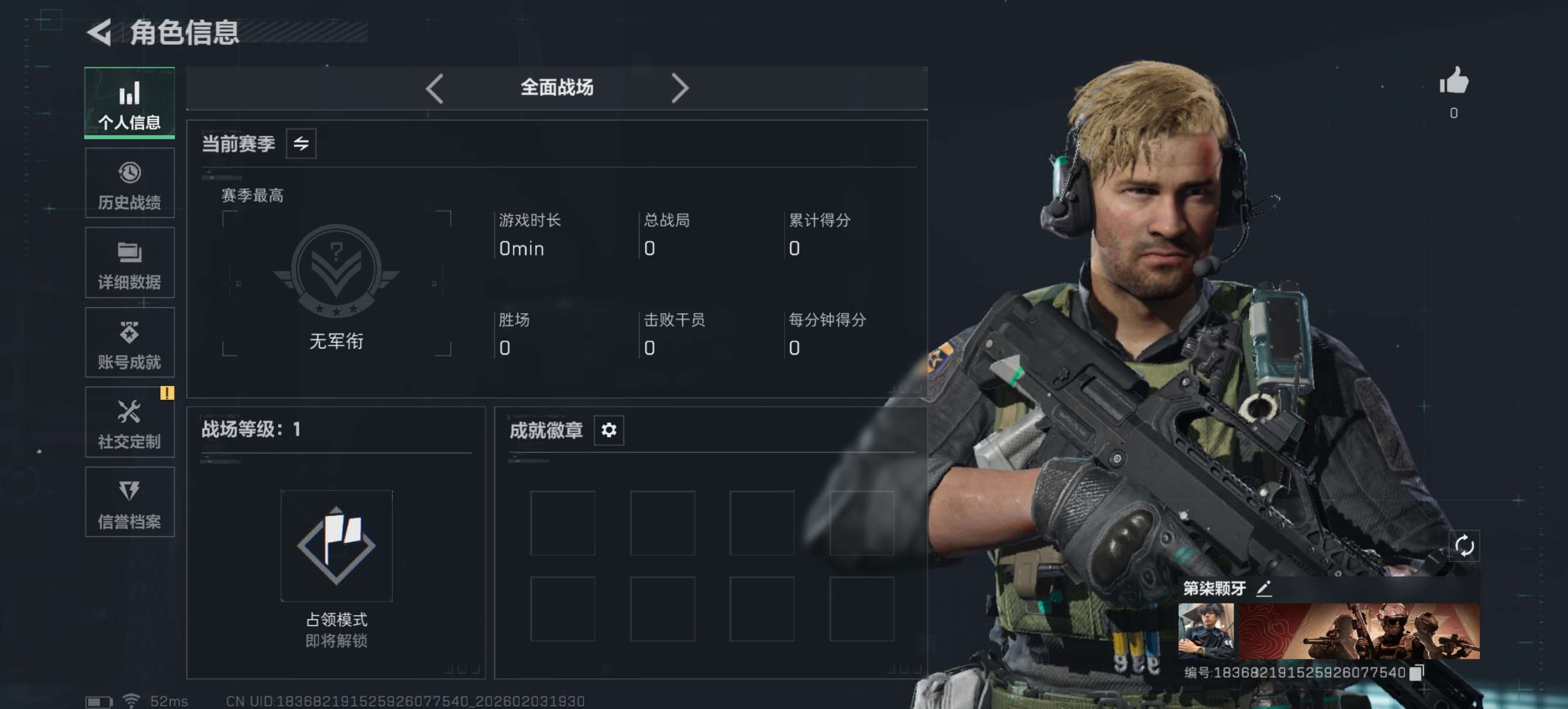Click the 占领模式 flag icon tile
Image resolution: width=1568 pixels, height=709 pixels.
coord(337,546)
